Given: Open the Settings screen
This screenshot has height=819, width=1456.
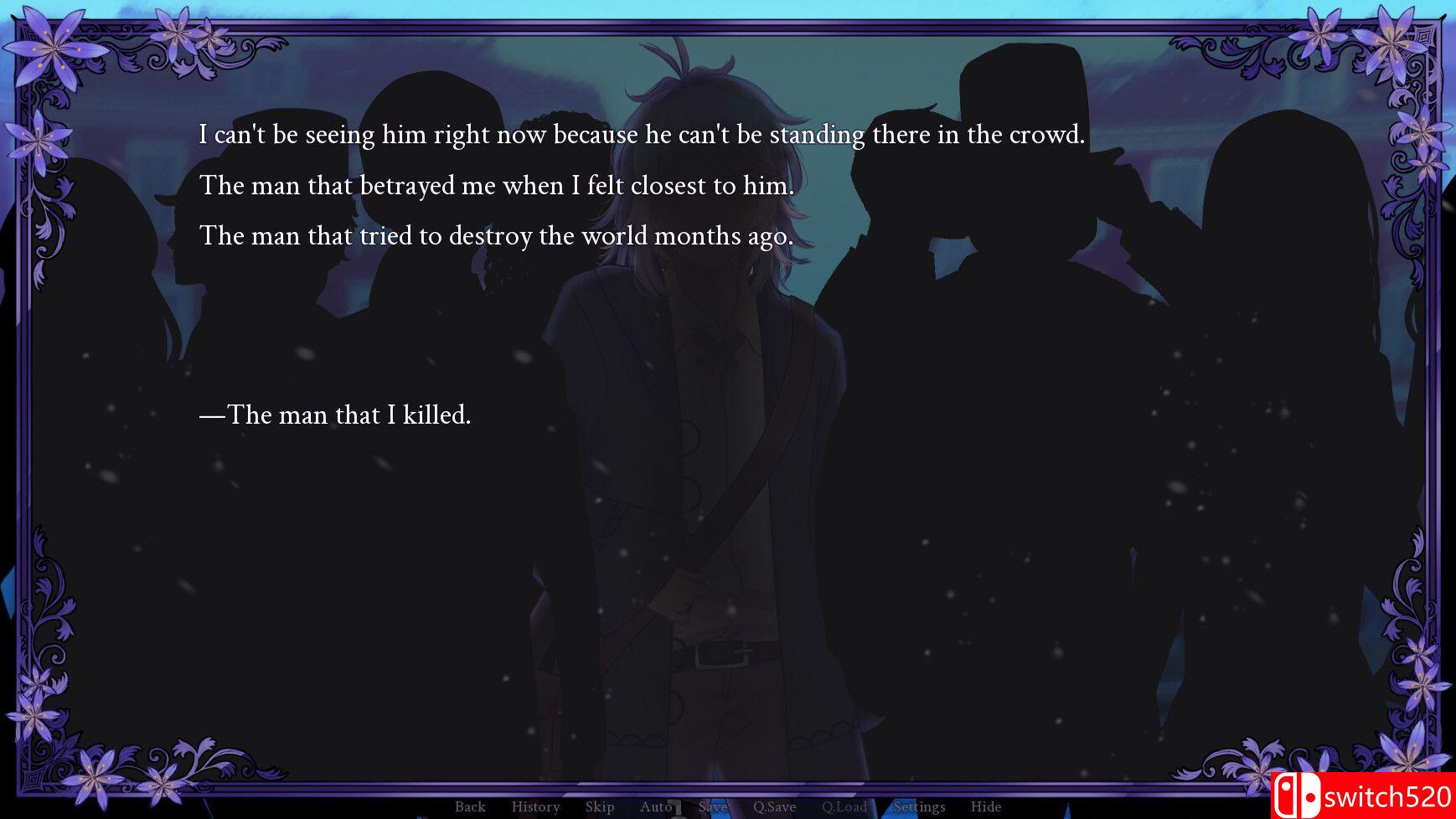Looking at the screenshot, I should [x=919, y=806].
